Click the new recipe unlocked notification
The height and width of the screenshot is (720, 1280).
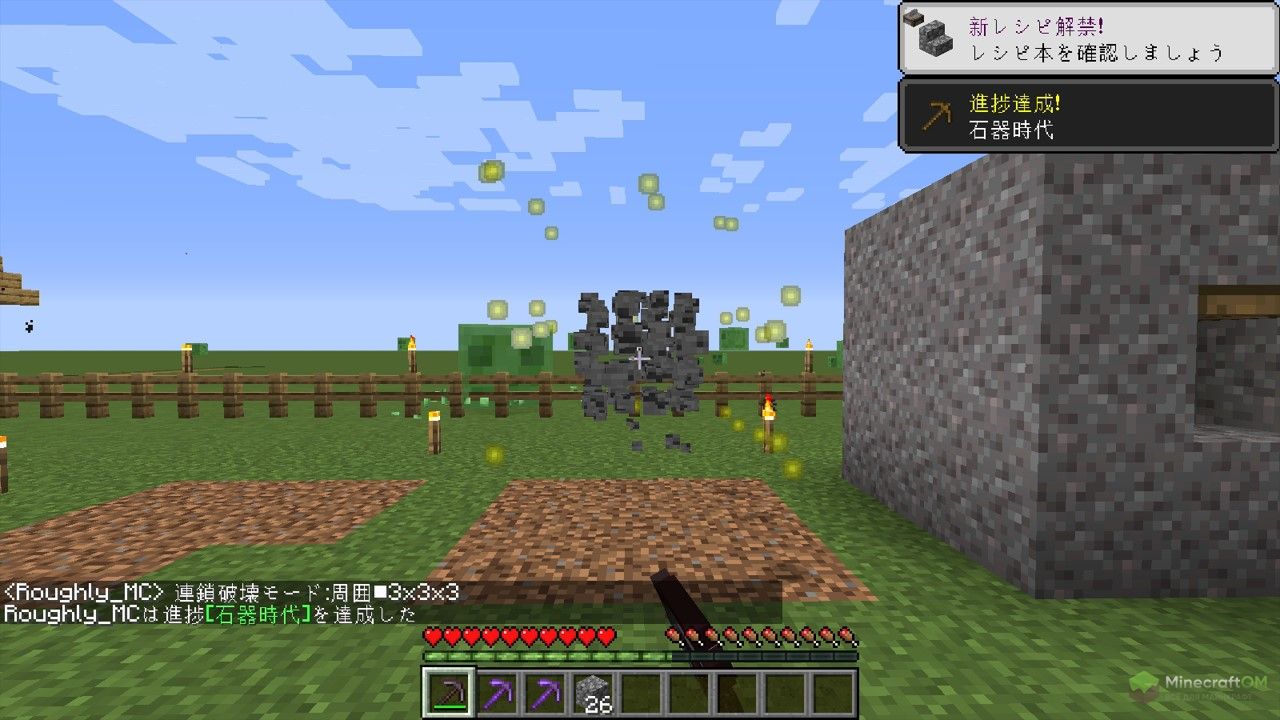click(x=1088, y=38)
